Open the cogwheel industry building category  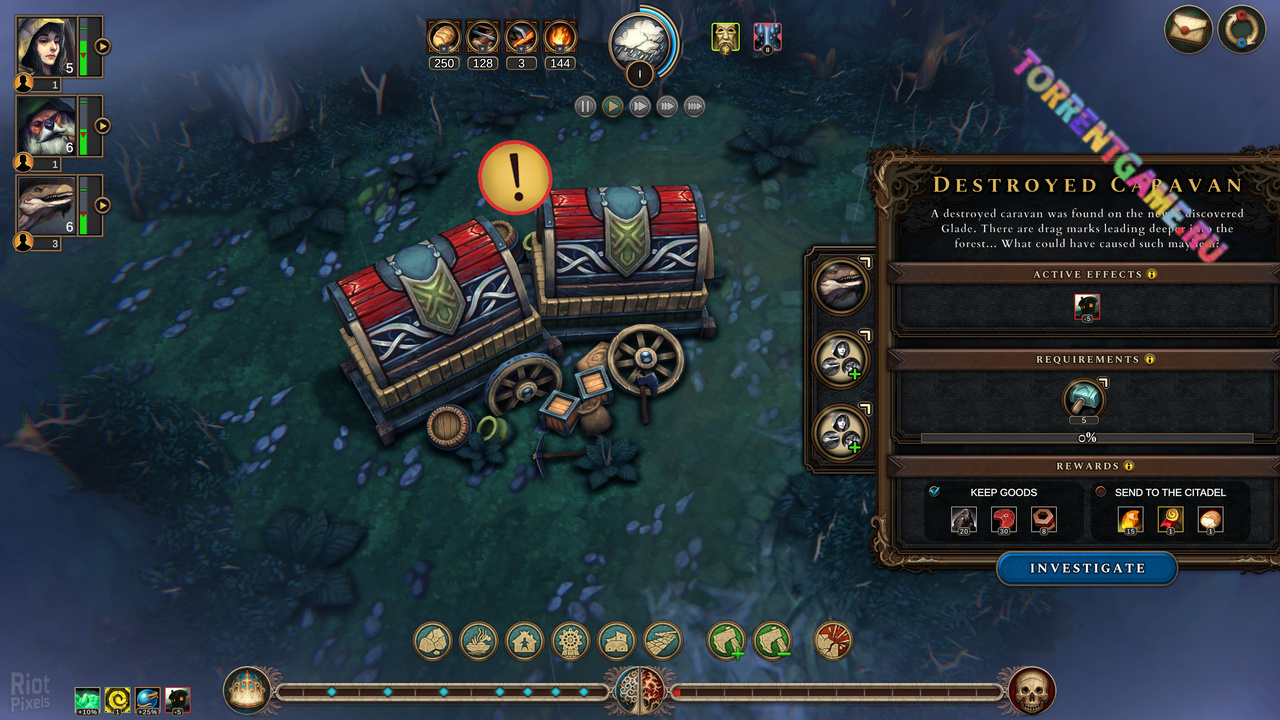tap(571, 641)
